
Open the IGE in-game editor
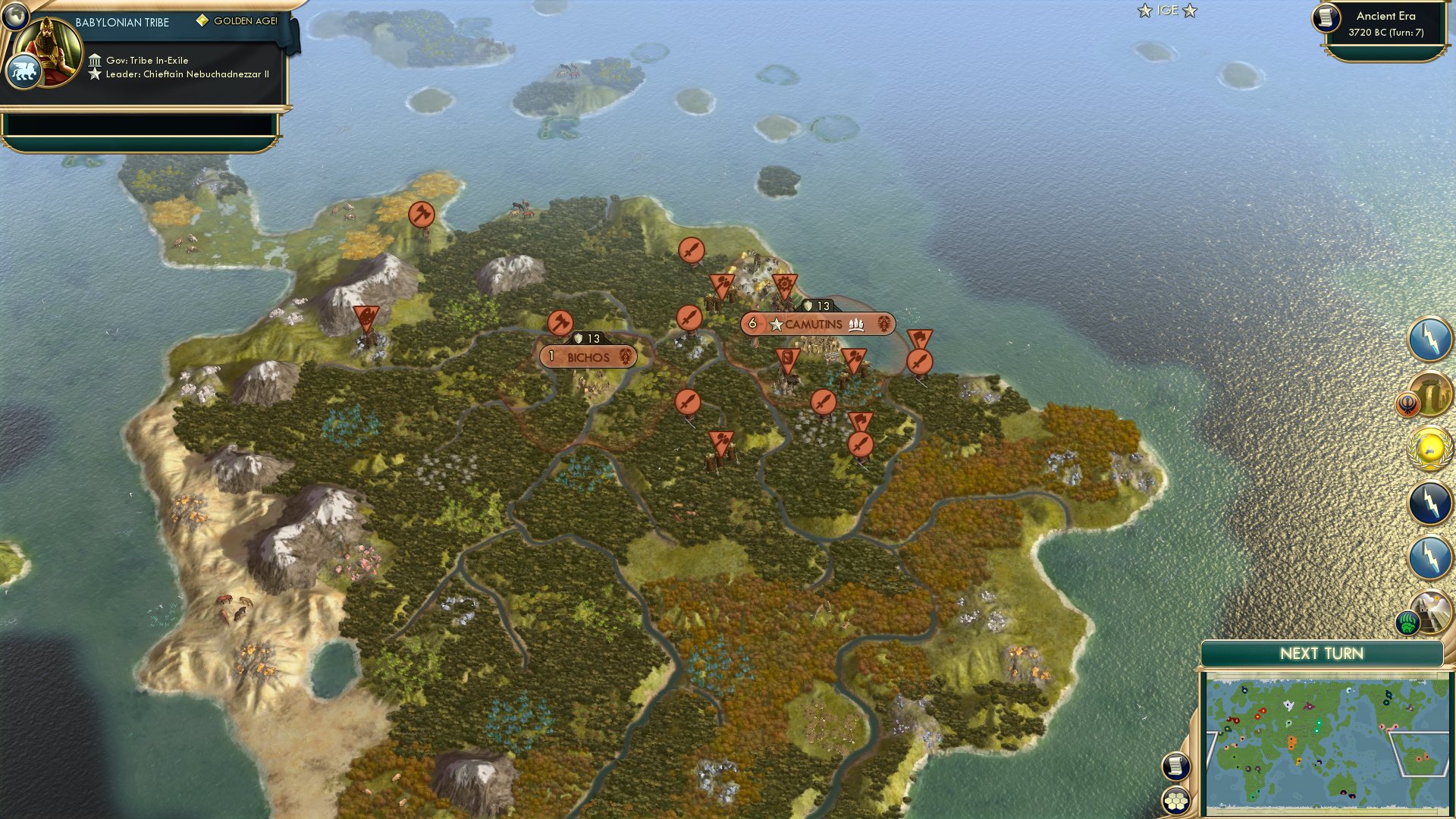[1166, 11]
